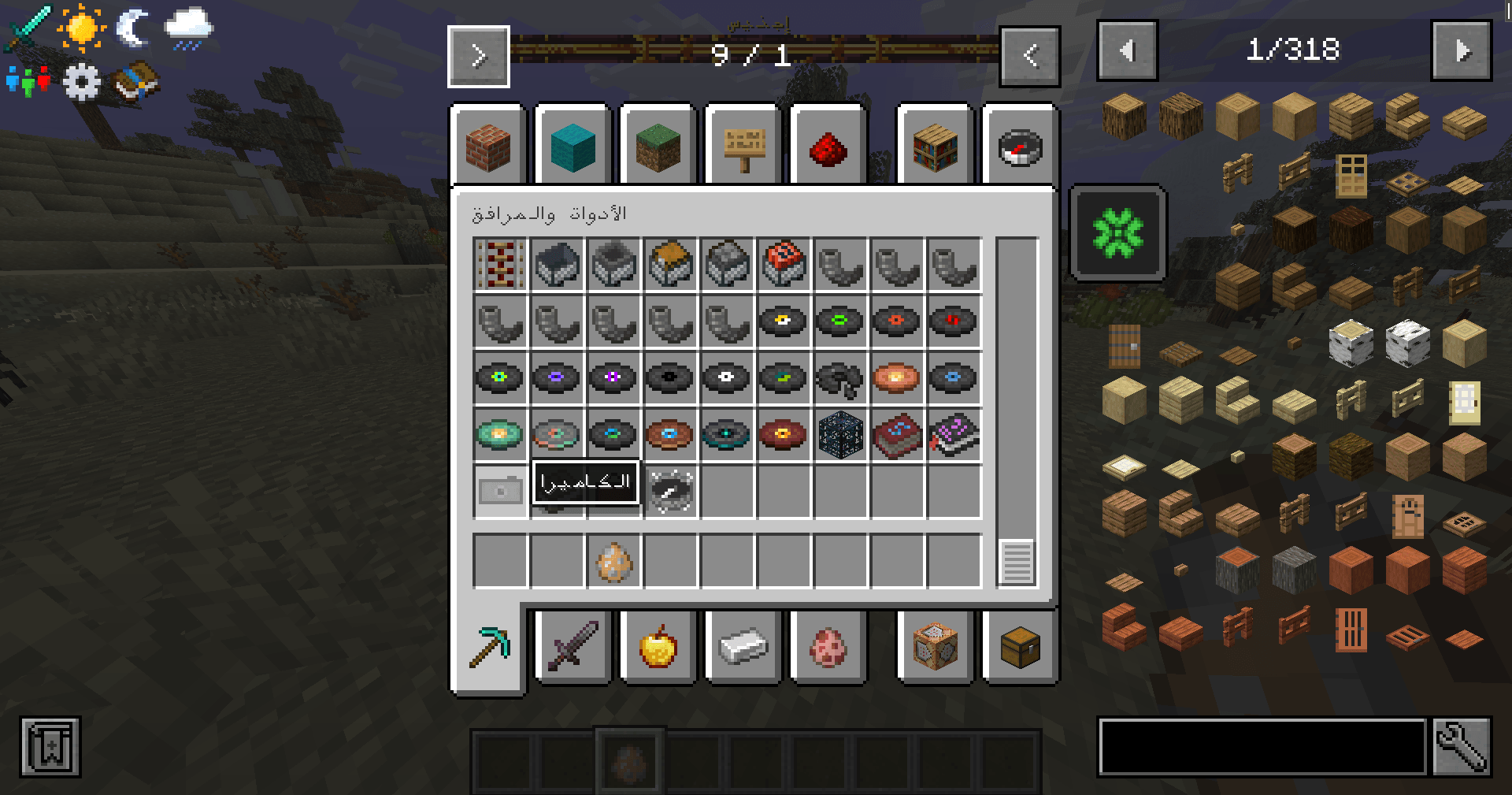This screenshot has height=795, width=1512.
Task: Open the compass search tab
Action: [x=1020, y=147]
